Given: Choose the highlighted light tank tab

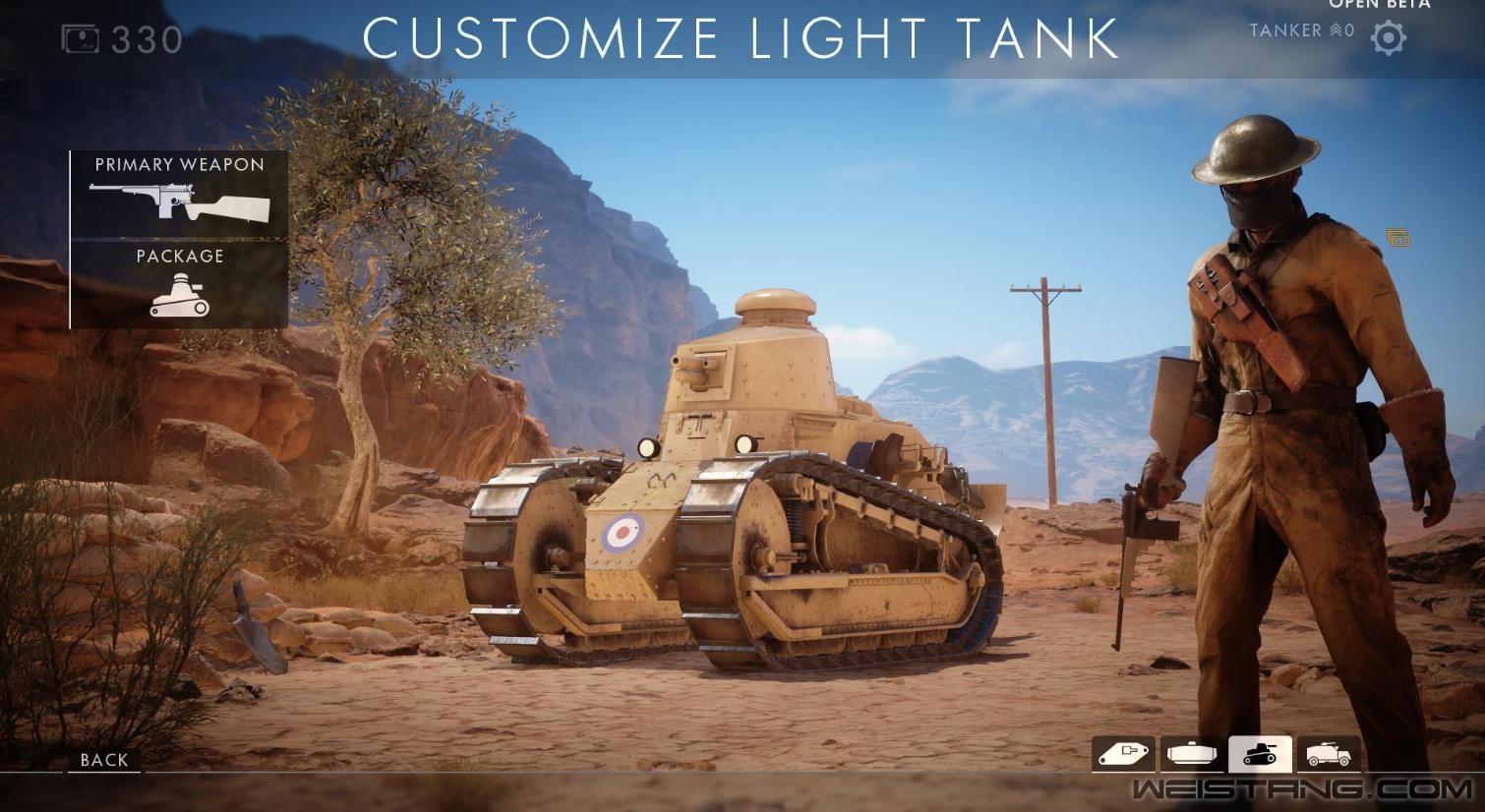Looking at the screenshot, I should click(1260, 754).
